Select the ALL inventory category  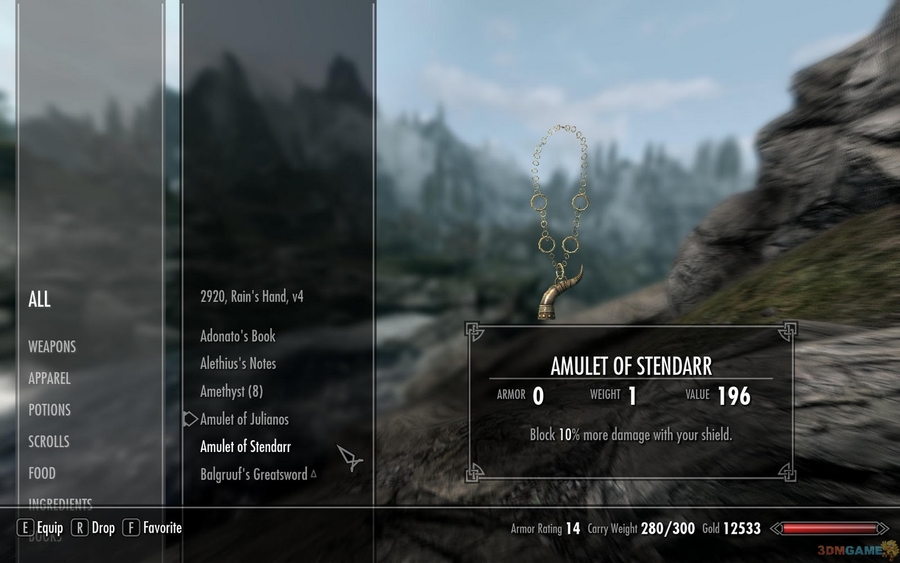pyautogui.click(x=39, y=299)
